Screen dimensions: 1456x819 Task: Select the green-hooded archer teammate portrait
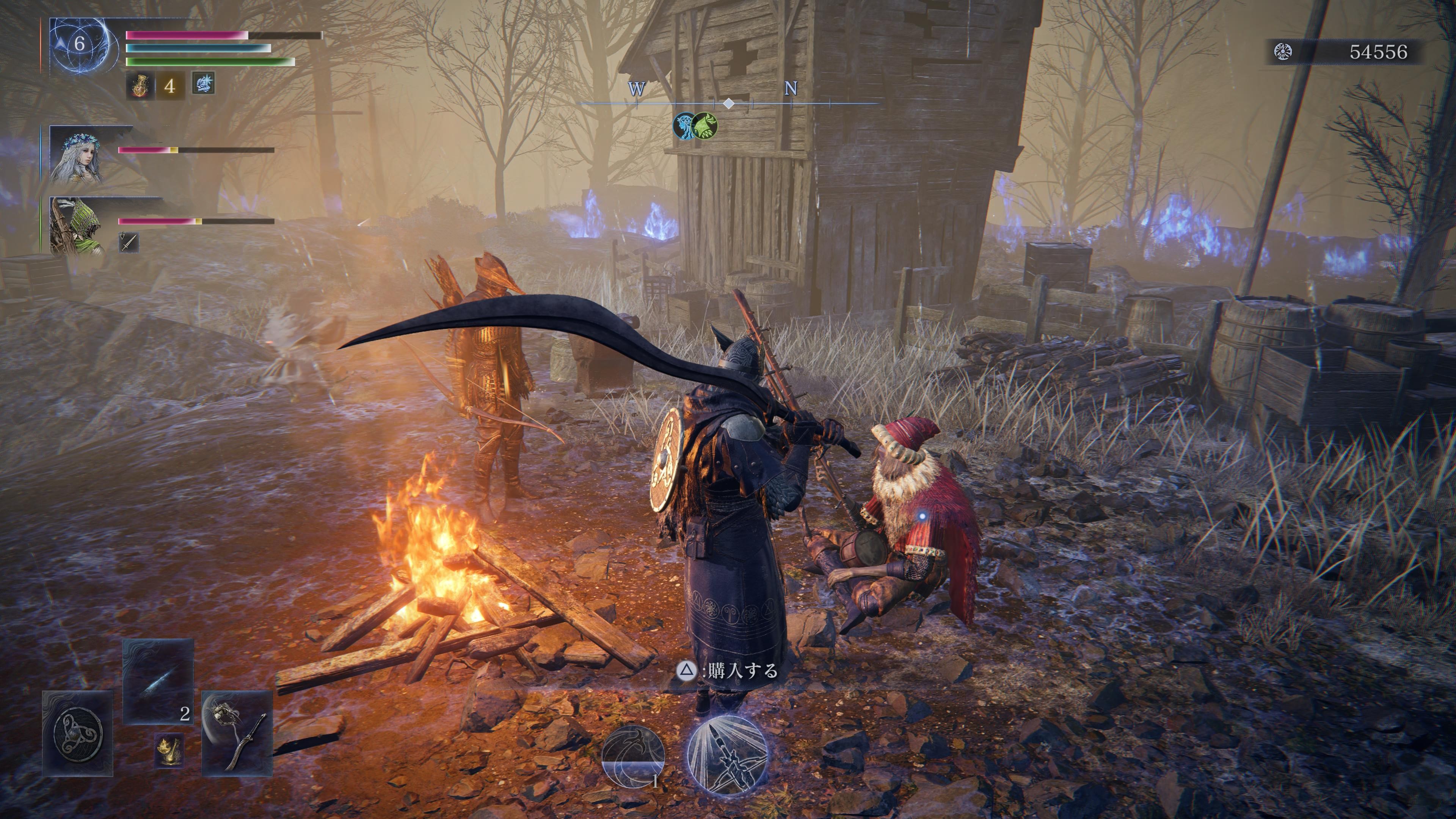click(x=77, y=225)
